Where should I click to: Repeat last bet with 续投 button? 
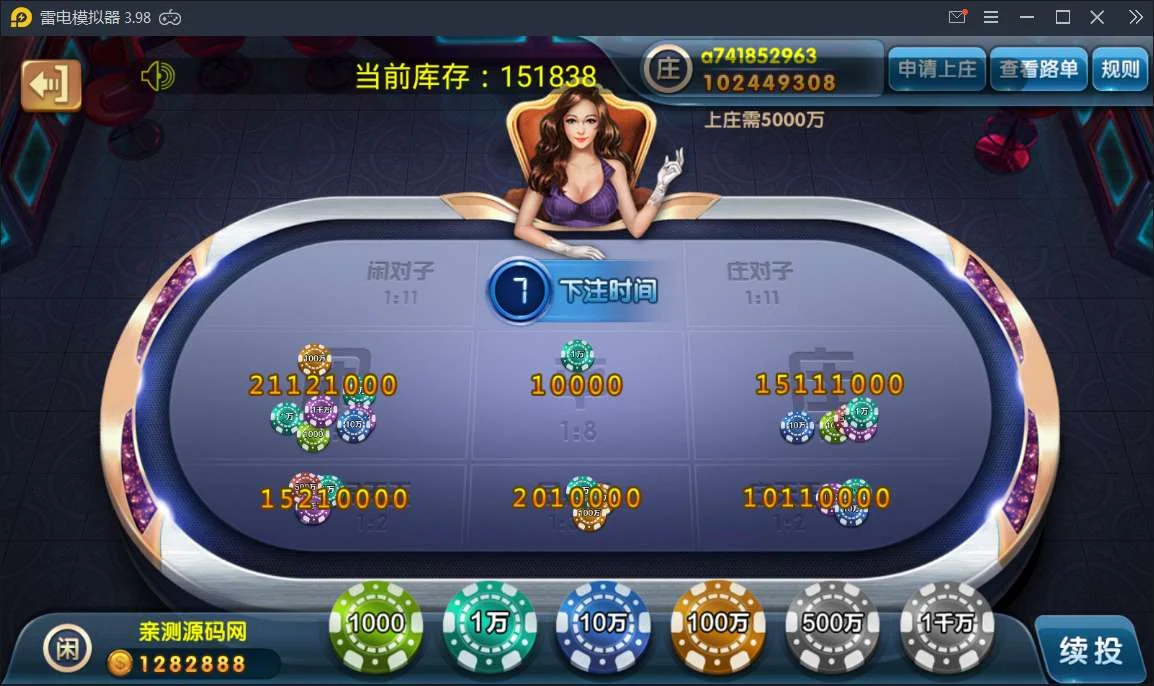click(x=1090, y=650)
